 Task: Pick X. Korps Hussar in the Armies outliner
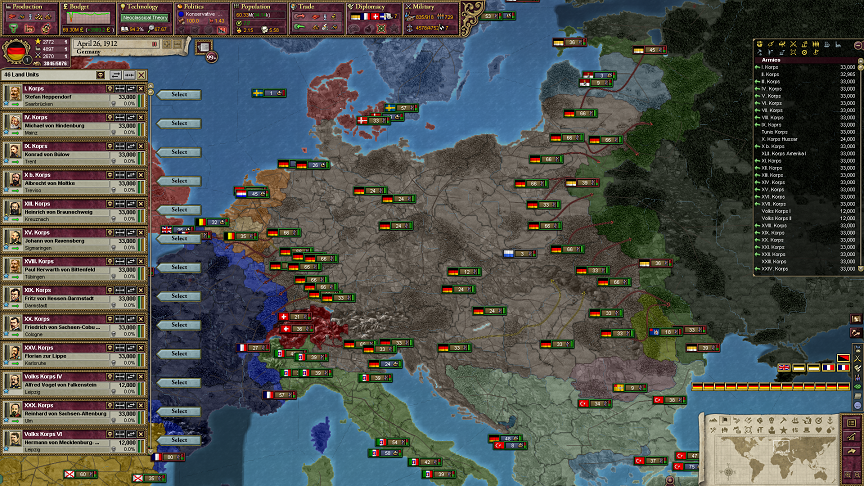[786, 138]
